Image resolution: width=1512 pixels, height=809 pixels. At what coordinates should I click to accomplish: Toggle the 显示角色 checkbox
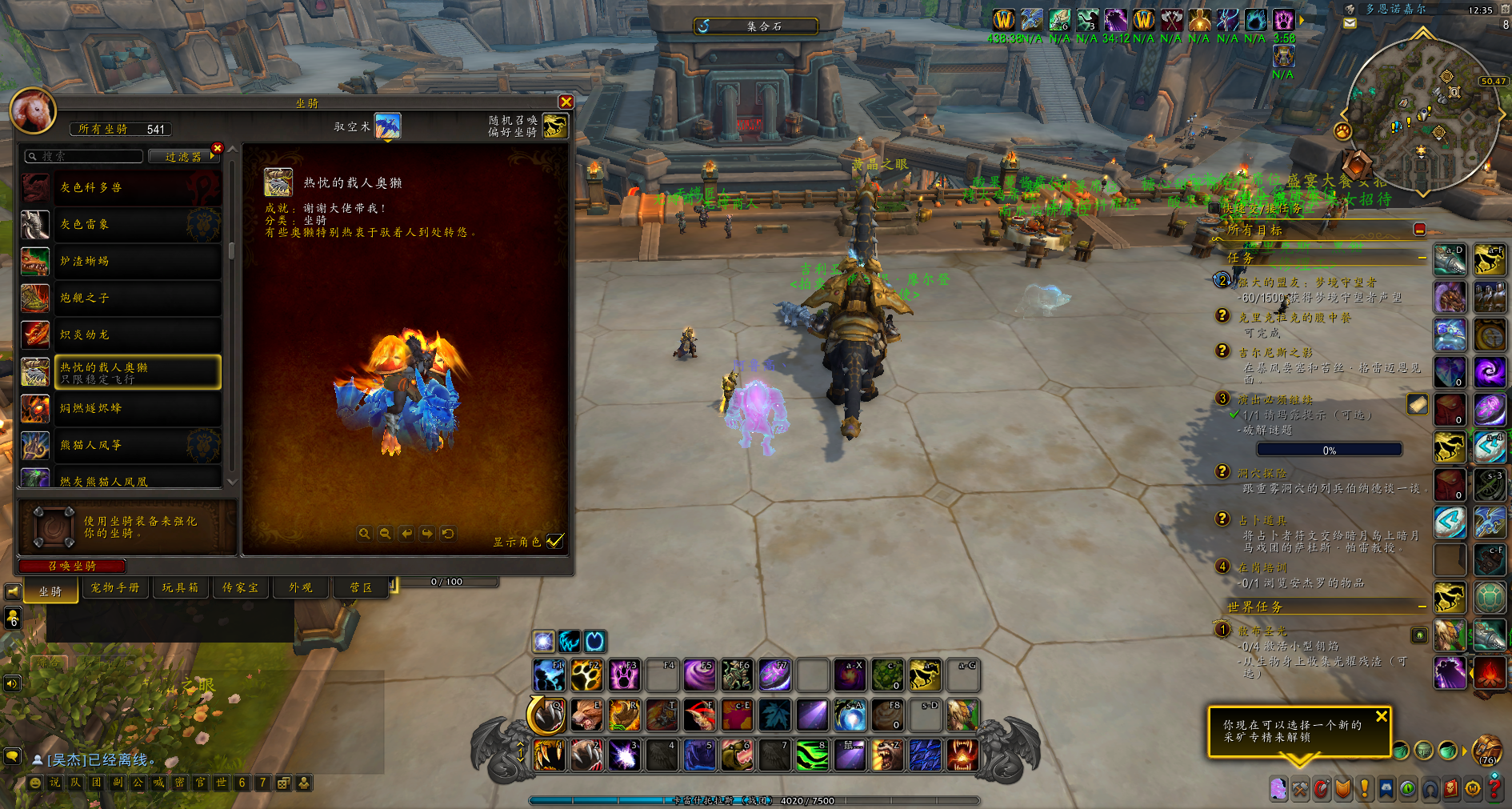(x=554, y=541)
